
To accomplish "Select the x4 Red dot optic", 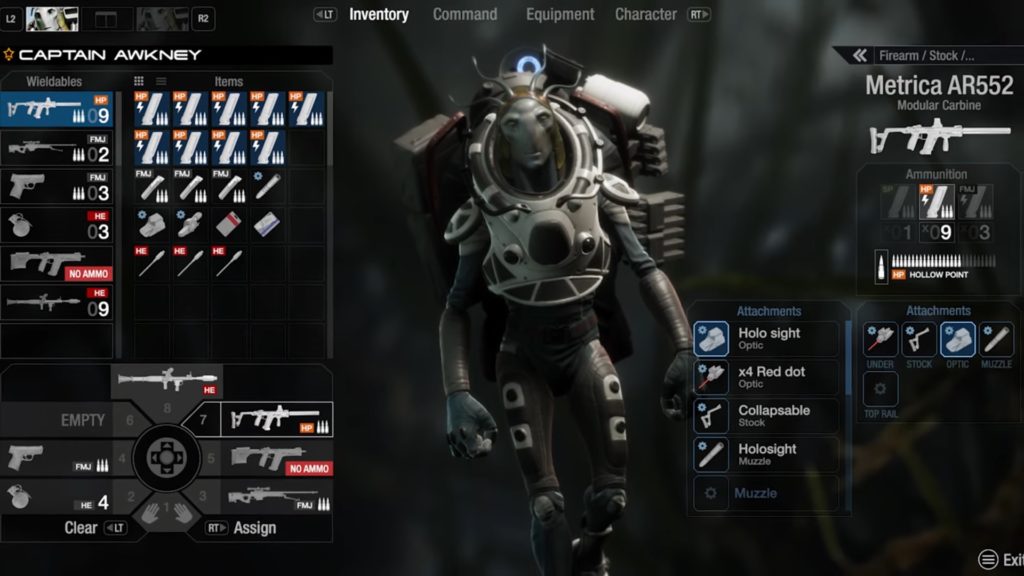I will tap(767, 377).
